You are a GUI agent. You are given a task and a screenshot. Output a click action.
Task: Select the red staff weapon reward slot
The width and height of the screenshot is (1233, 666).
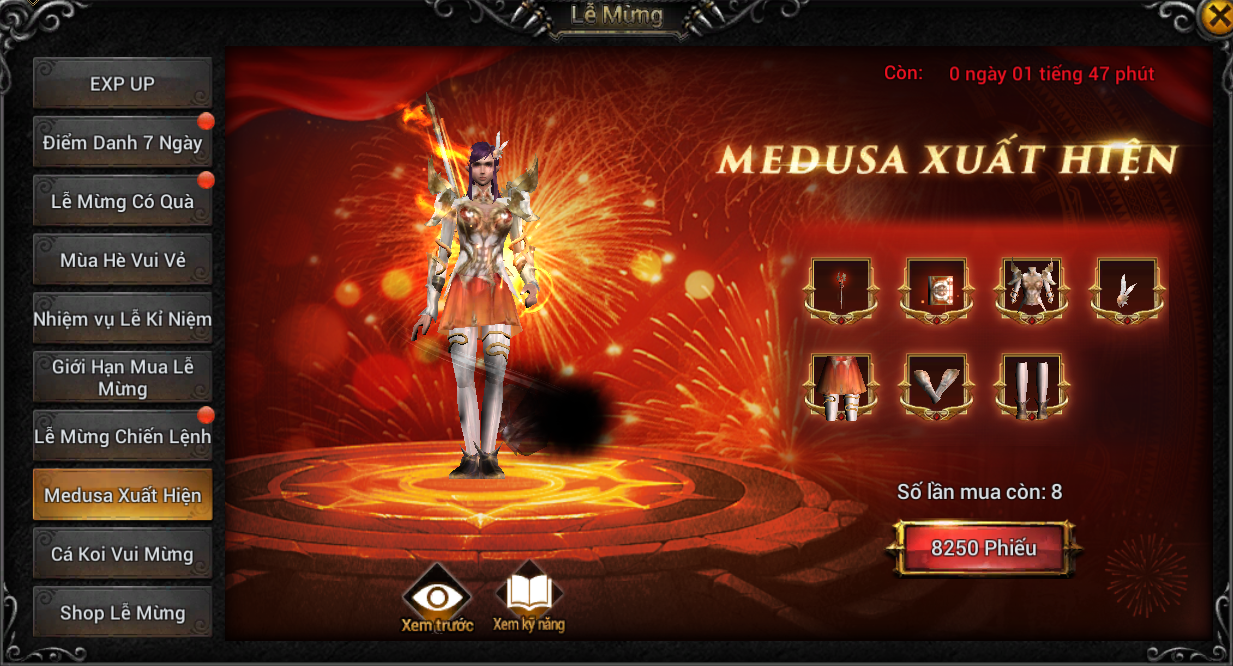click(841, 290)
